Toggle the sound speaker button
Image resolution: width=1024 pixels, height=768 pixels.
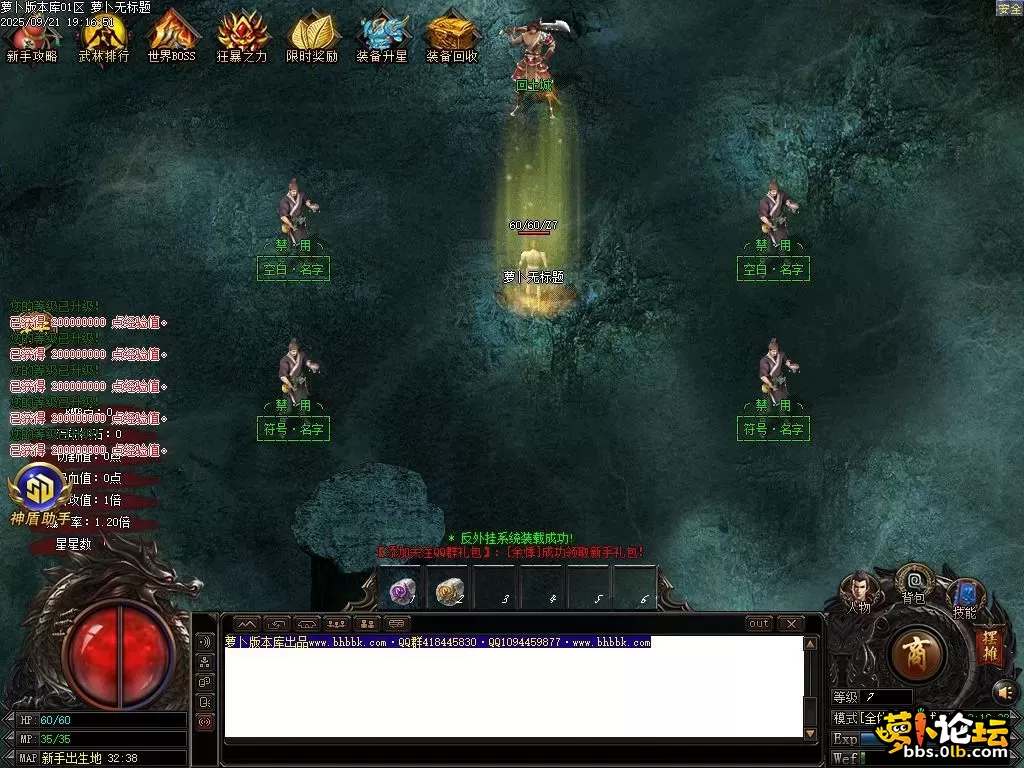(1003, 691)
